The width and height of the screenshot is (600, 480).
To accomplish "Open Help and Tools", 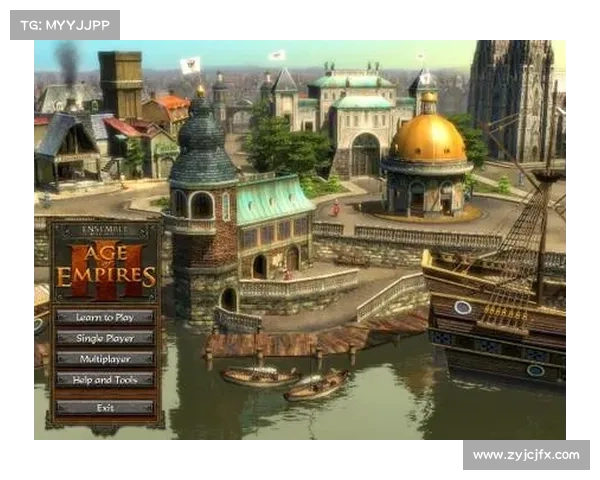I will pyautogui.click(x=105, y=380).
